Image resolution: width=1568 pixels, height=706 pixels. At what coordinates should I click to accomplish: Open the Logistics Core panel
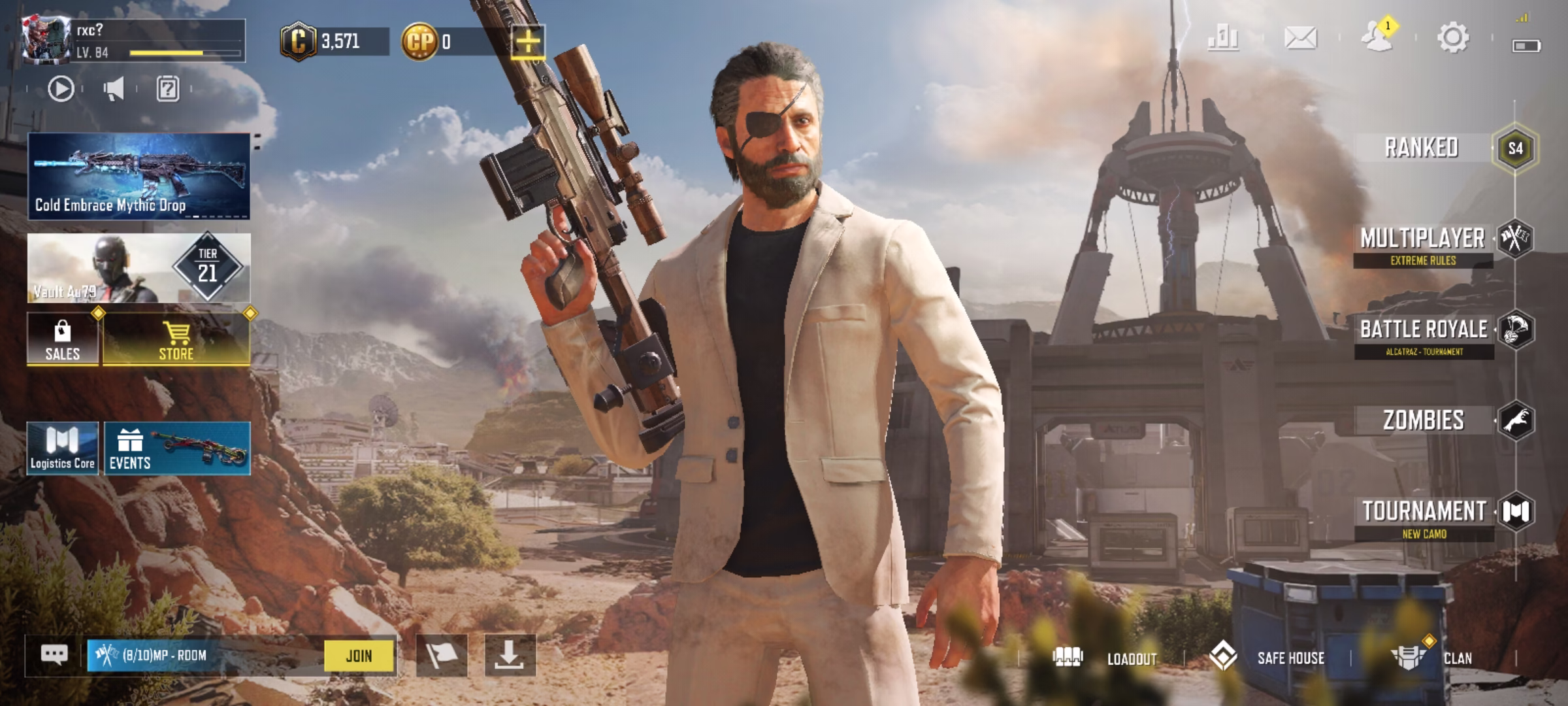(x=63, y=448)
